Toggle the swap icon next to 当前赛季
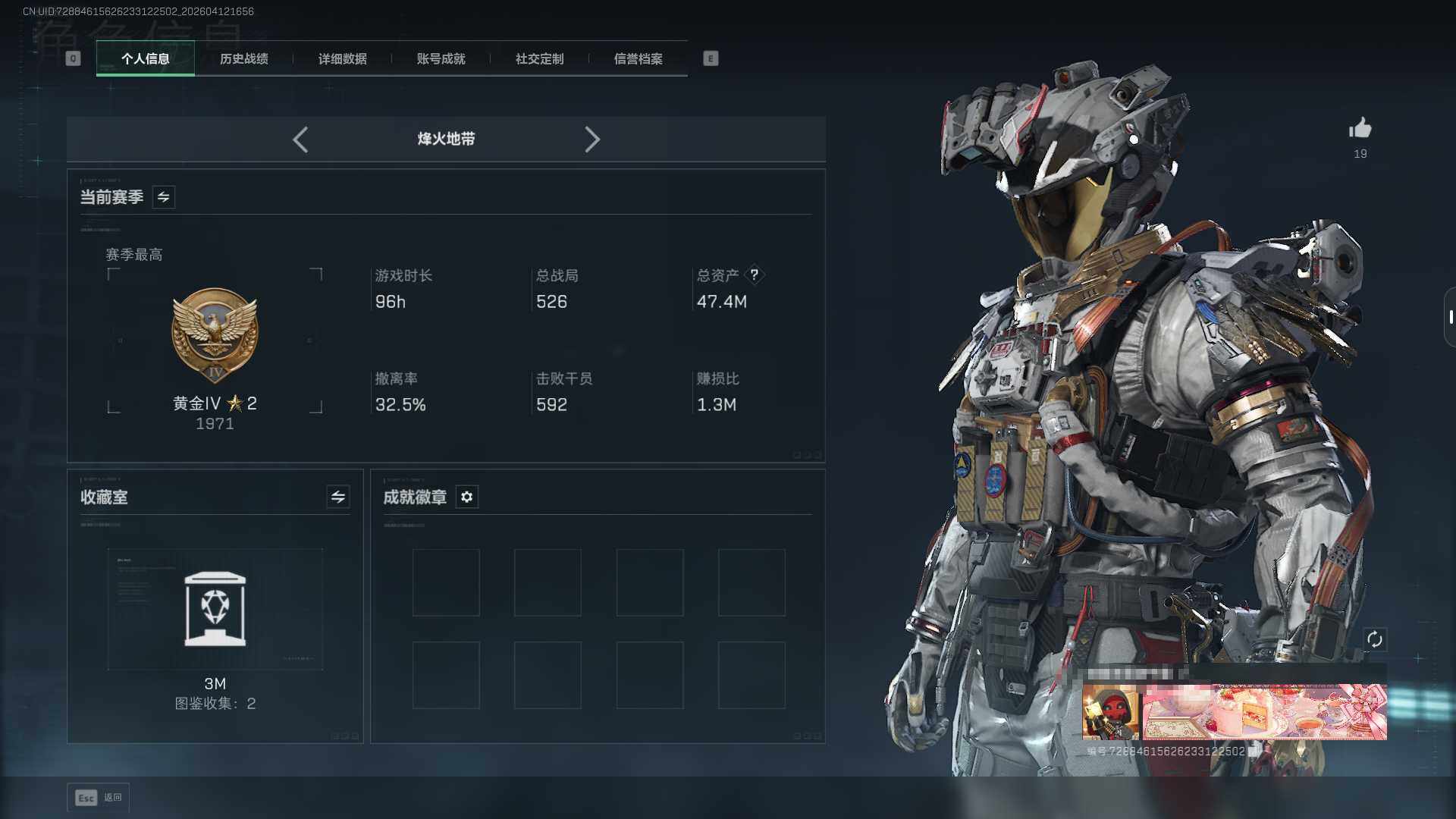 click(164, 197)
